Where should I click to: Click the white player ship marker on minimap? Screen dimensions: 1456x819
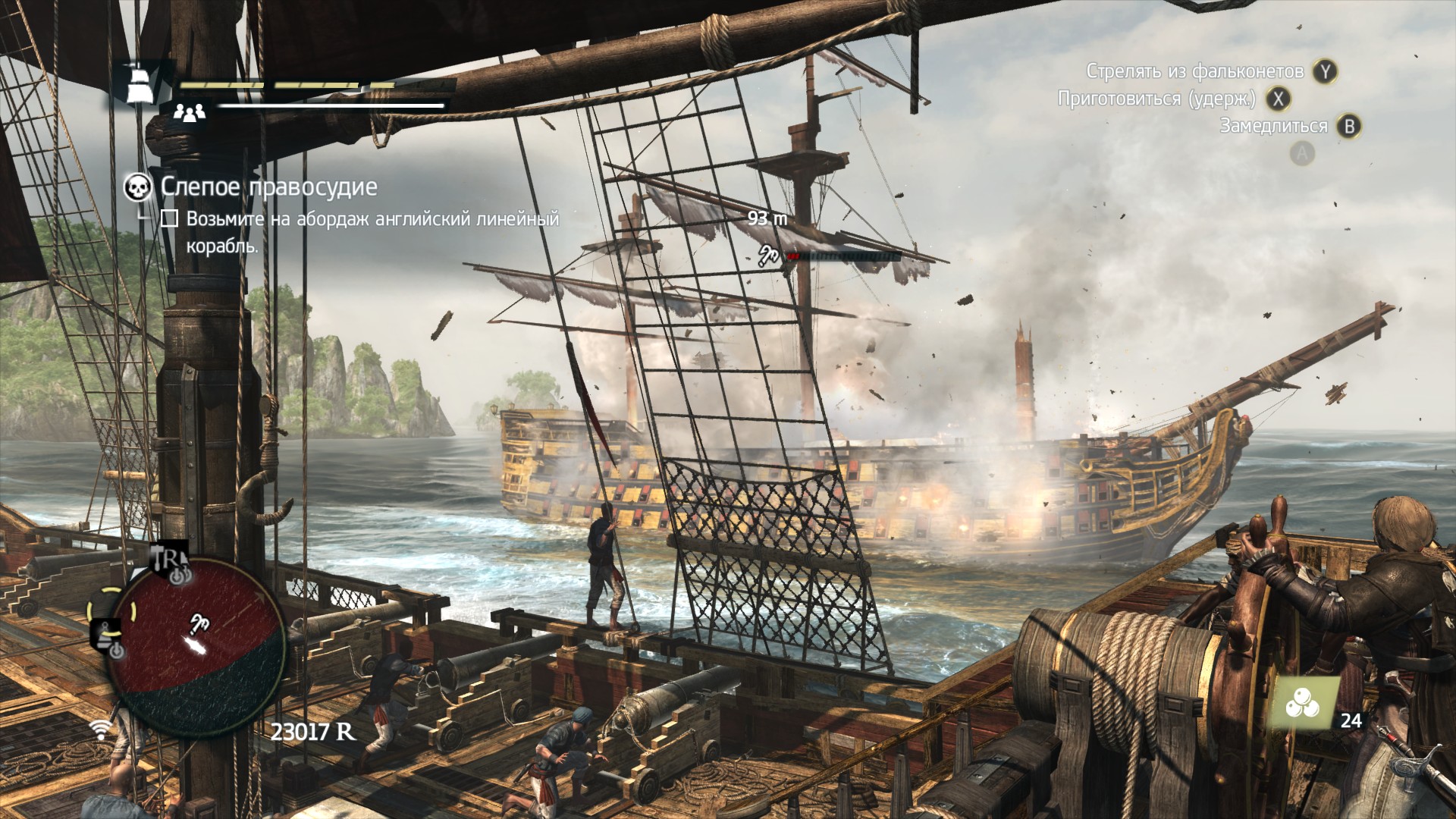(x=195, y=645)
